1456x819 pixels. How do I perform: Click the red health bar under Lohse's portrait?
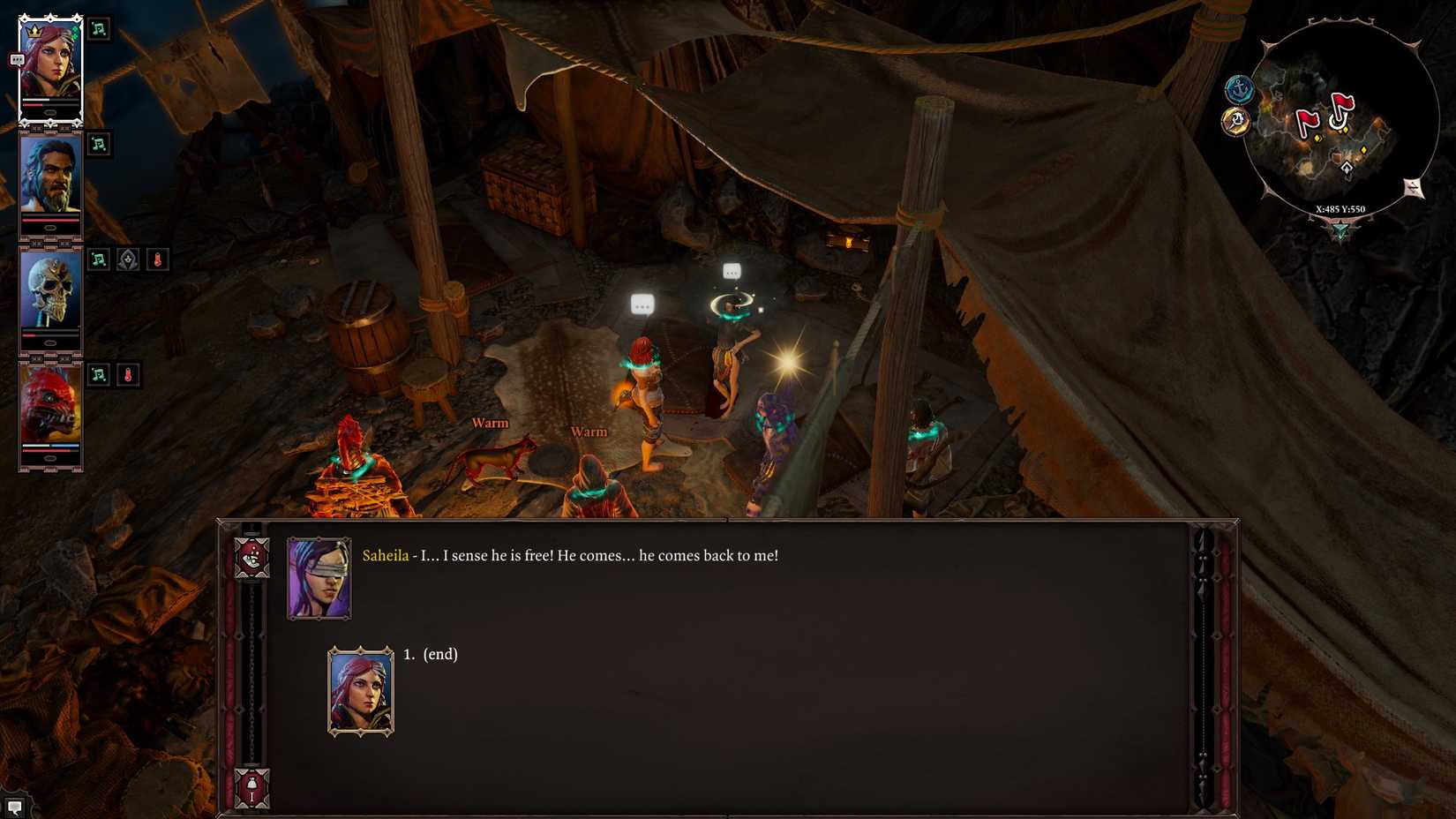point(53,105)
